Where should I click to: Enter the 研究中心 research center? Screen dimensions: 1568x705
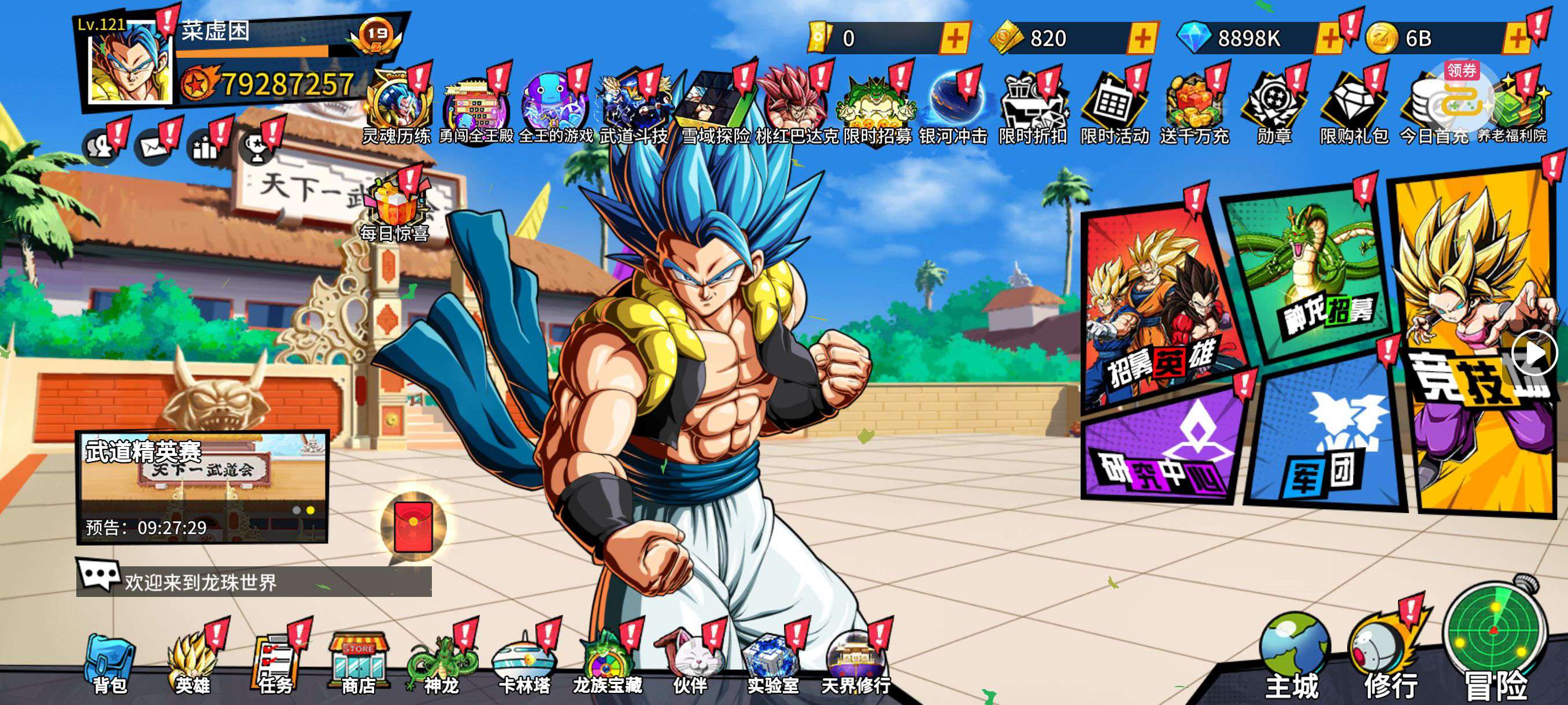[1163, 450]
